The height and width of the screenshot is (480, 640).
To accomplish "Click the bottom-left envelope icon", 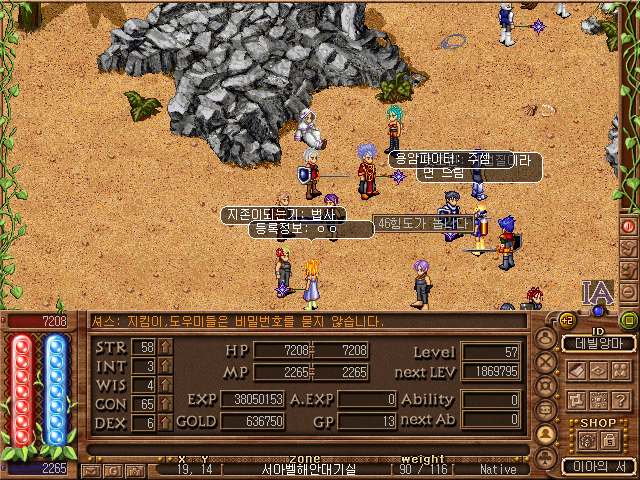I will coord(90,469).
